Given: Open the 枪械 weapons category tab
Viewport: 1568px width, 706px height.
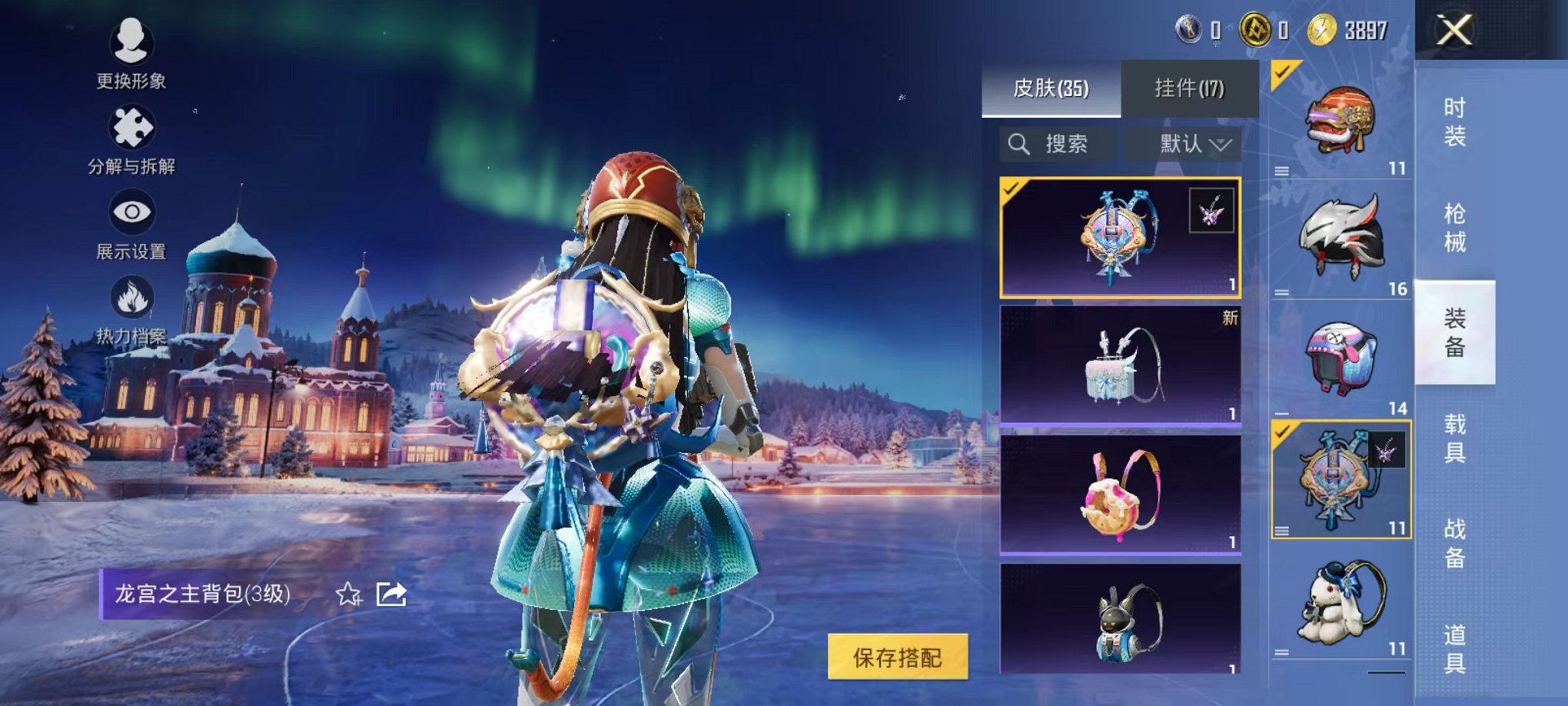Looking at the screenshot, I should 1454,223.
